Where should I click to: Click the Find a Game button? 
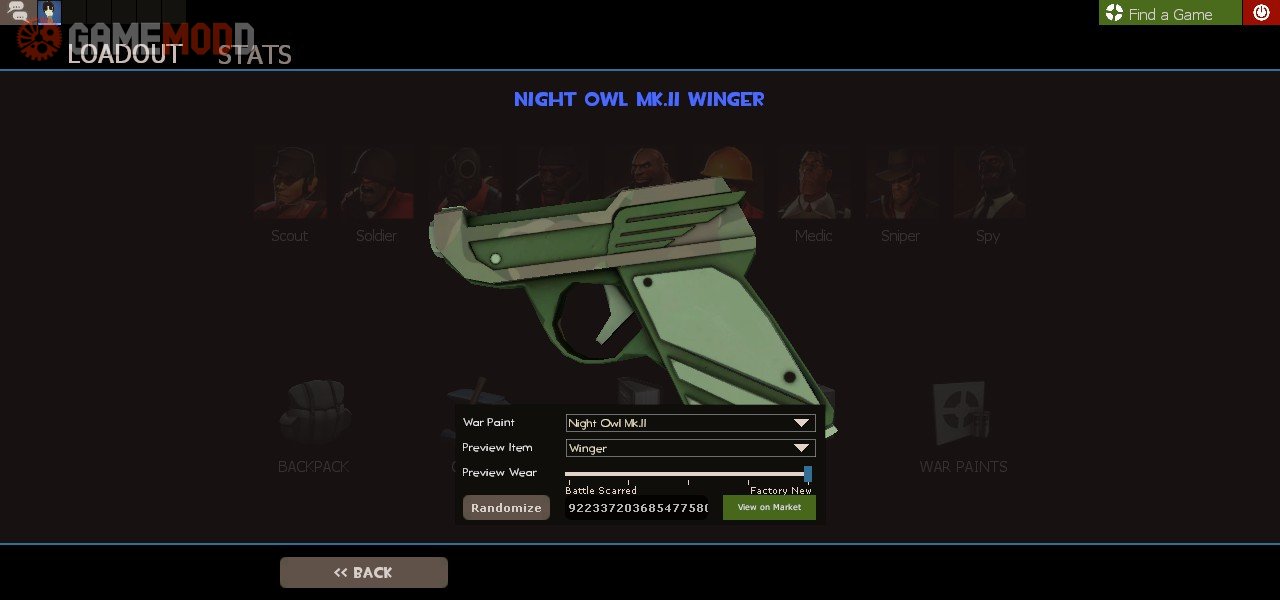pos(1169,13)
